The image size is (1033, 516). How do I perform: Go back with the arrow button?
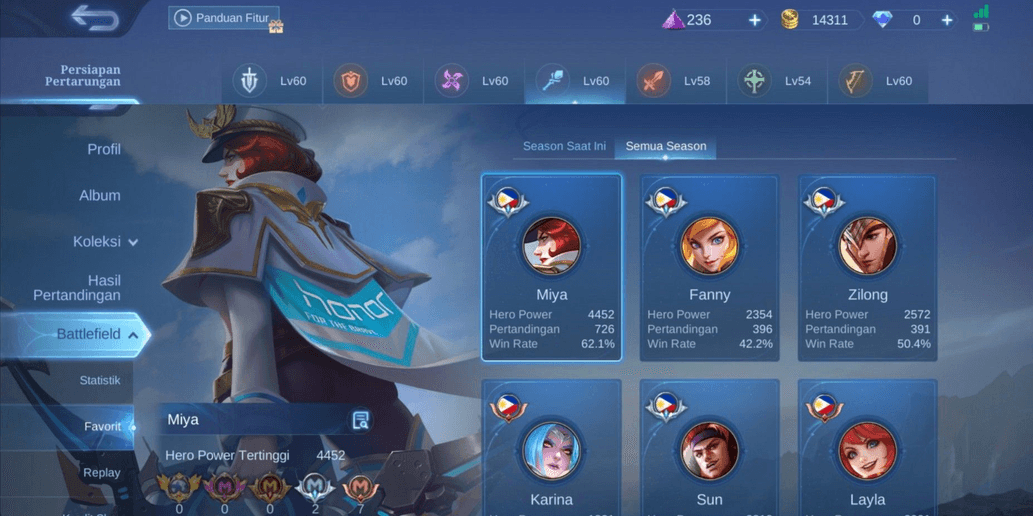[x=95, y=18]
